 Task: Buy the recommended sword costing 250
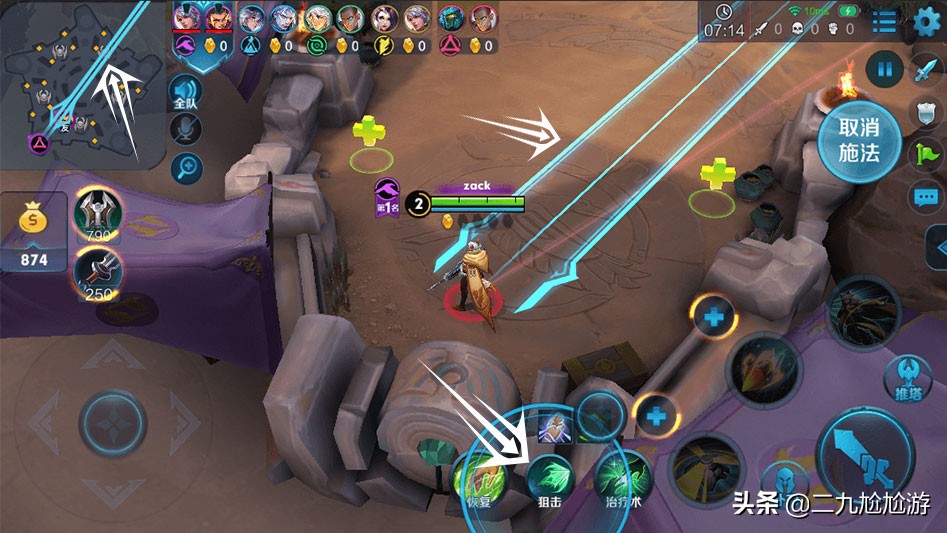tap(98, 272)
